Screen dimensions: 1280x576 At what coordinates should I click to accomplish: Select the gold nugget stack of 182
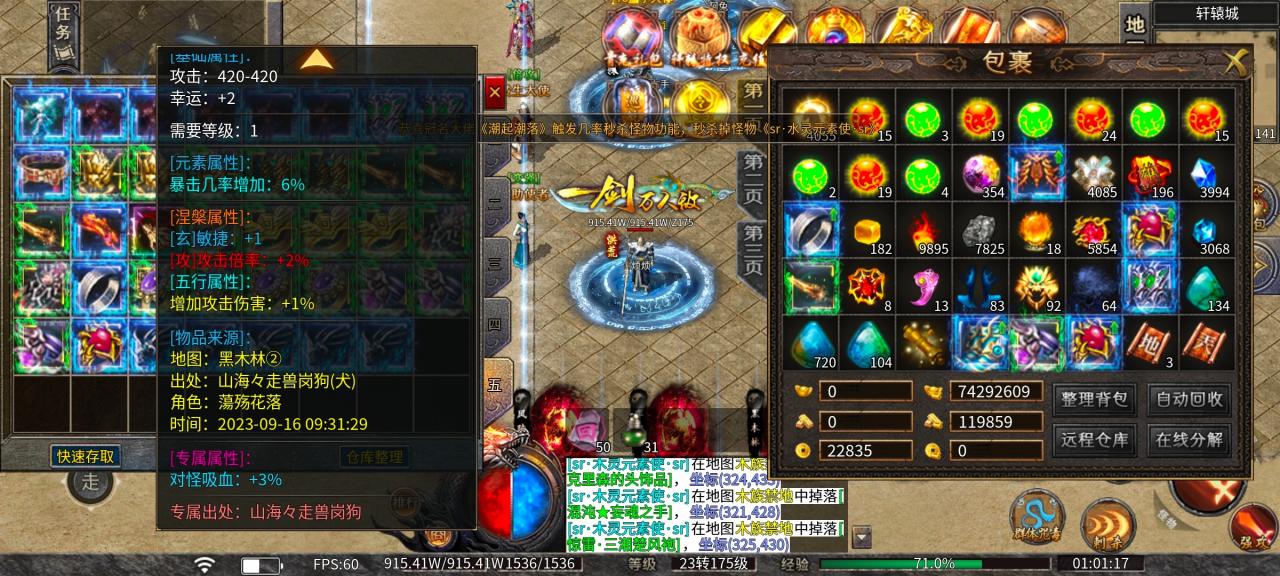[x=867, y=231]
